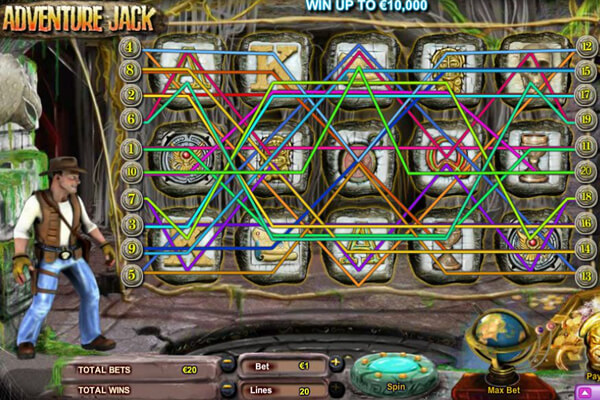The height and width of the screenshot is (400, 600).
Task: Select payline number 12 stone marker
Action: pyautogui.click(x=588, y=46)
